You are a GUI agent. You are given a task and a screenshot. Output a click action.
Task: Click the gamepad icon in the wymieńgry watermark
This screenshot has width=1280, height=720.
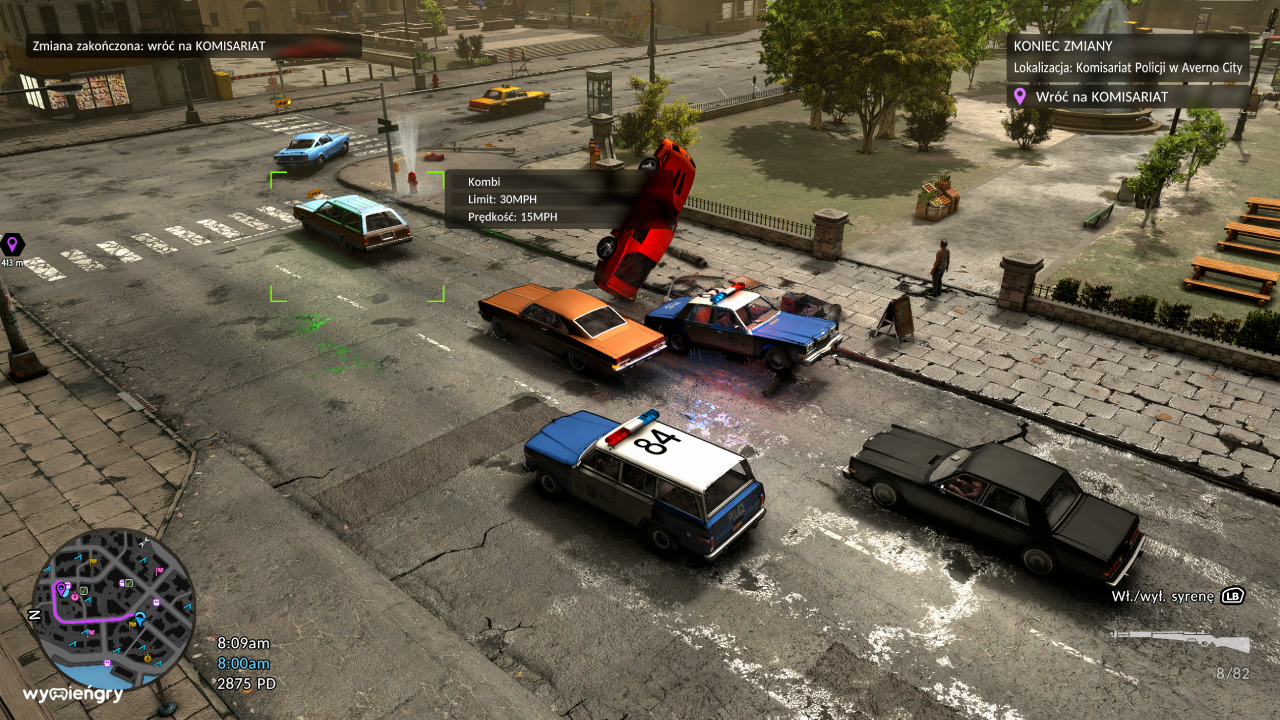[x=58, y=694]
